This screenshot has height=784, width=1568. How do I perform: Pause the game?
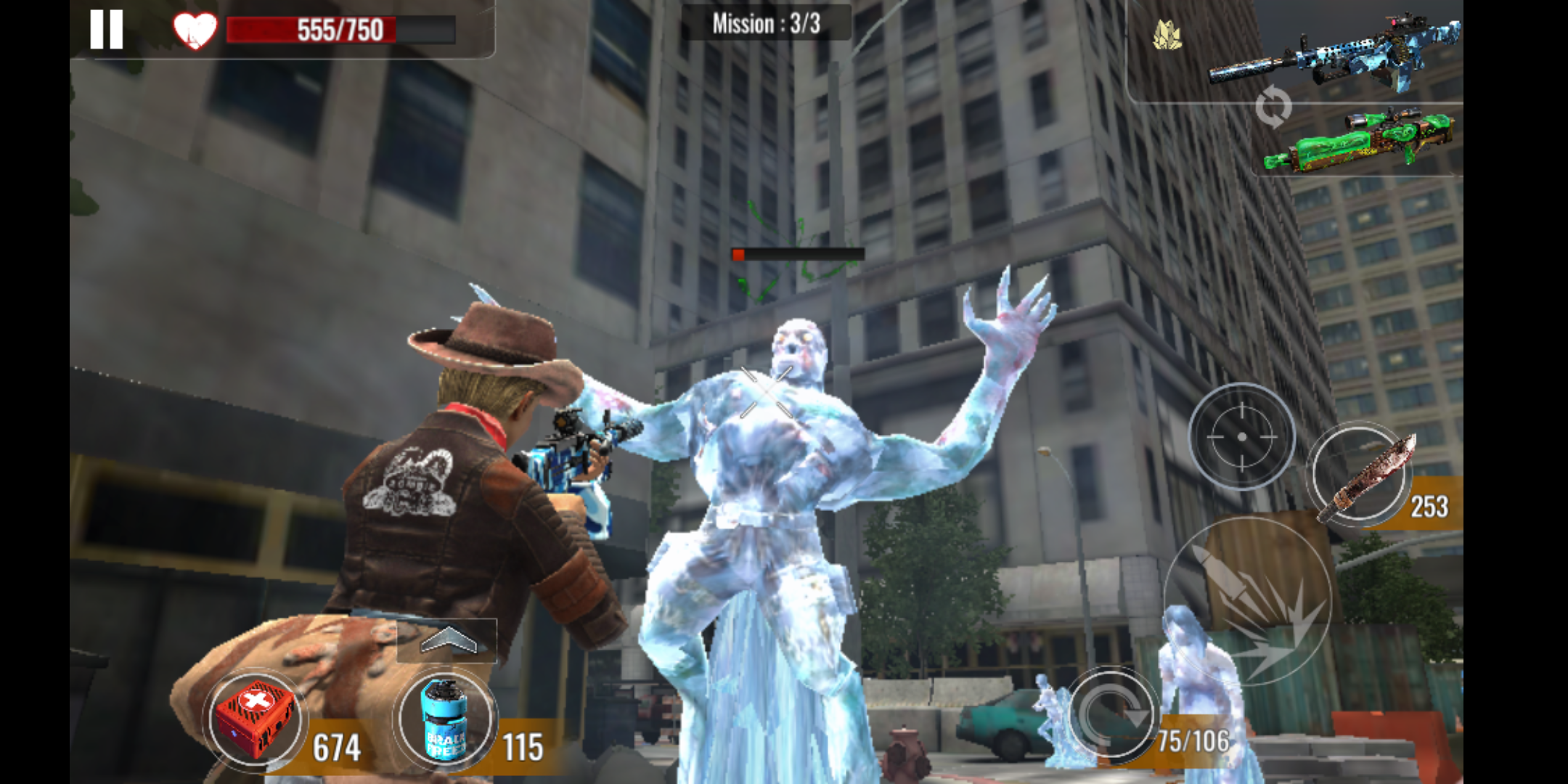(x=106, y=30)
